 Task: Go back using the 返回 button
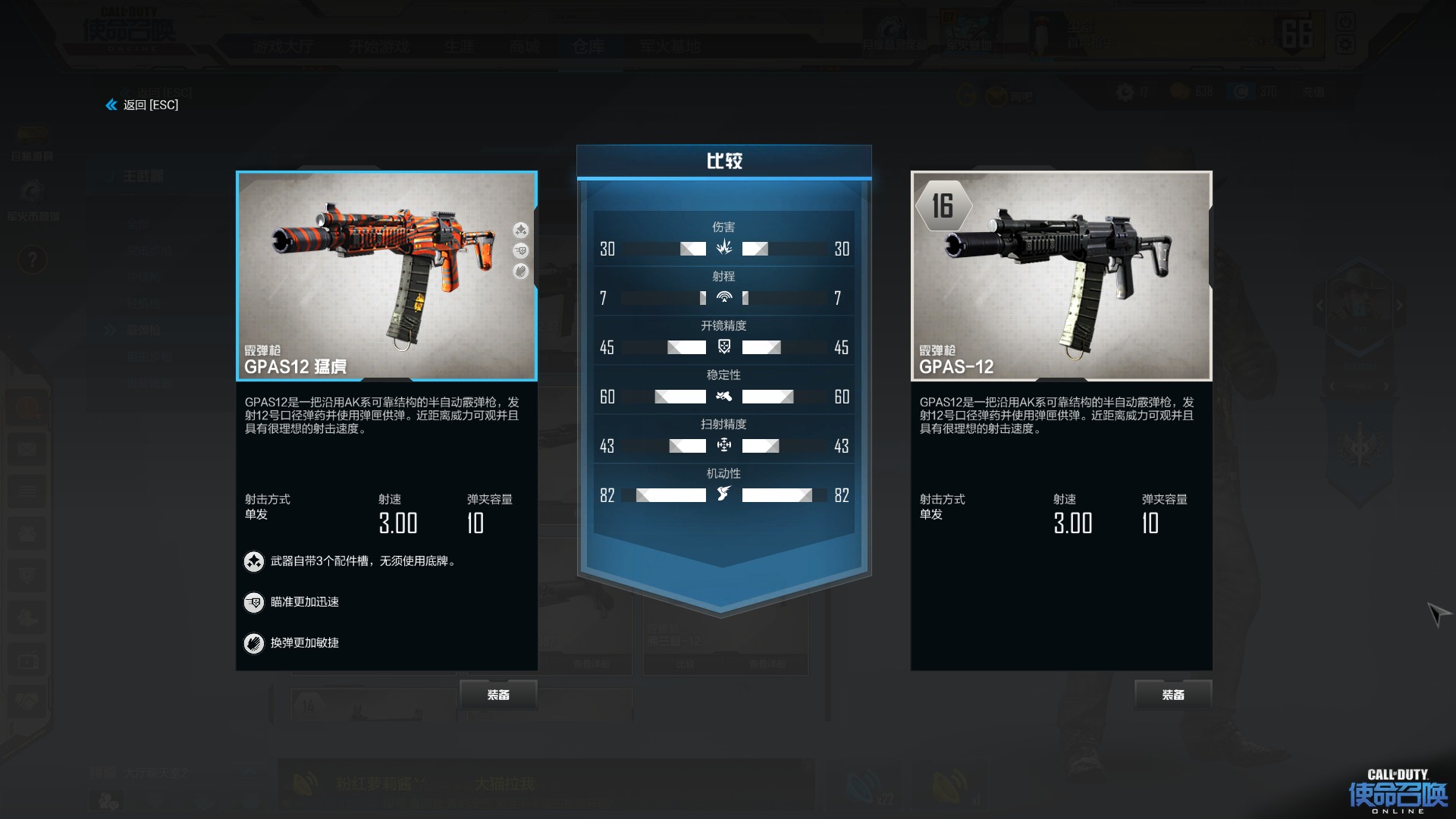coord(143,105)
